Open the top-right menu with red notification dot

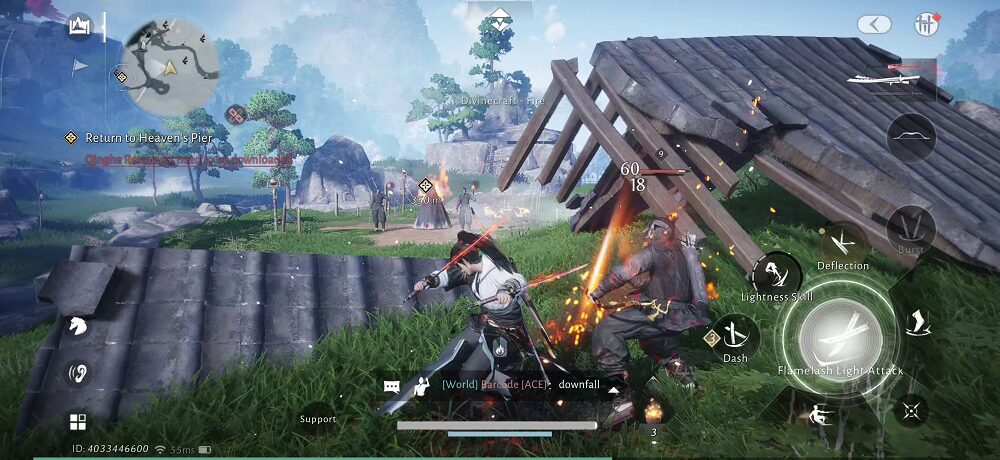coord(924,25)
